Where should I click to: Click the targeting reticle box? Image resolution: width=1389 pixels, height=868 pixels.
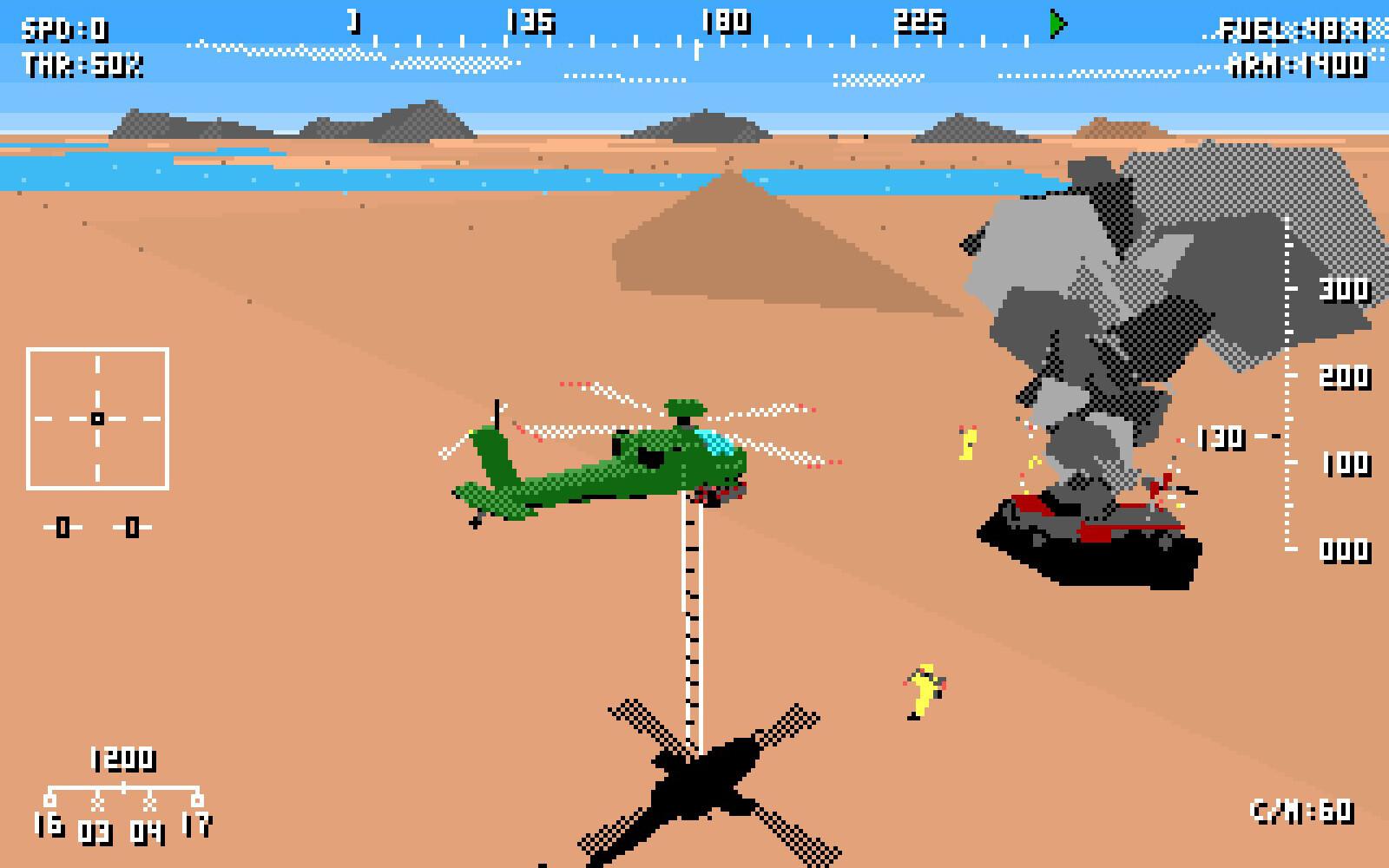98,417
